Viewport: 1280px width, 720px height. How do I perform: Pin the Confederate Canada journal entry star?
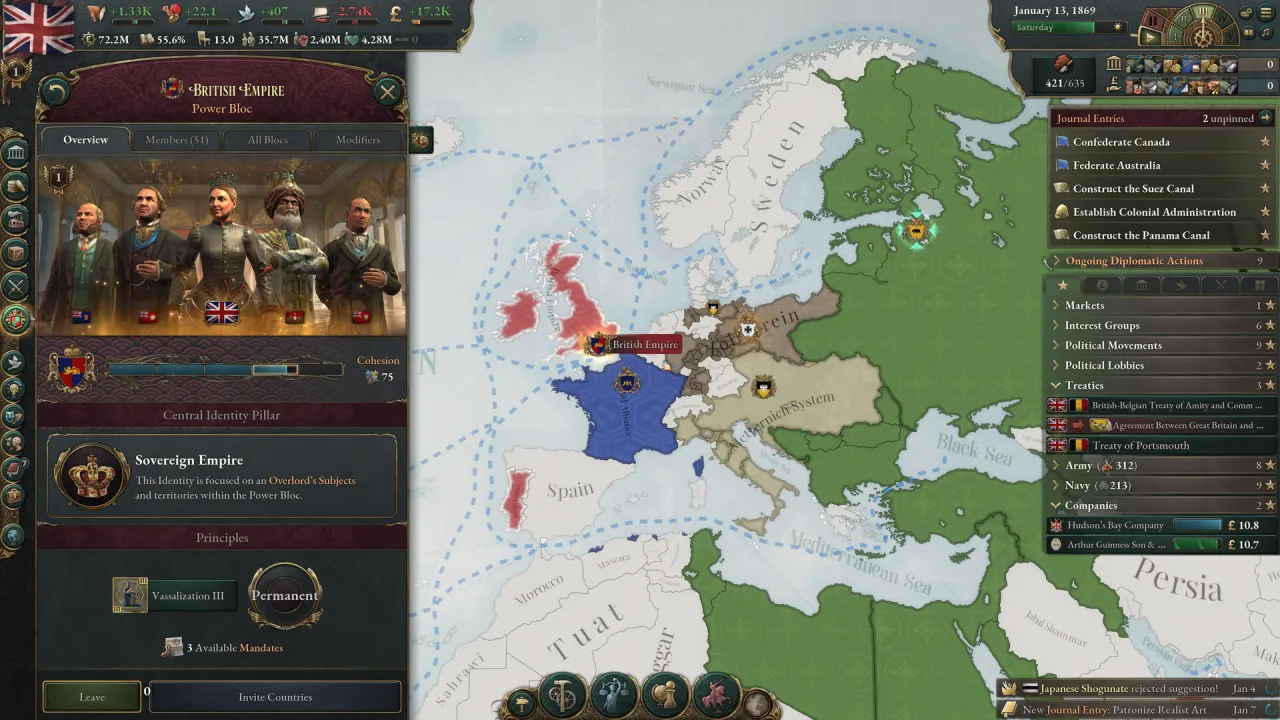tap(1268, 141)
